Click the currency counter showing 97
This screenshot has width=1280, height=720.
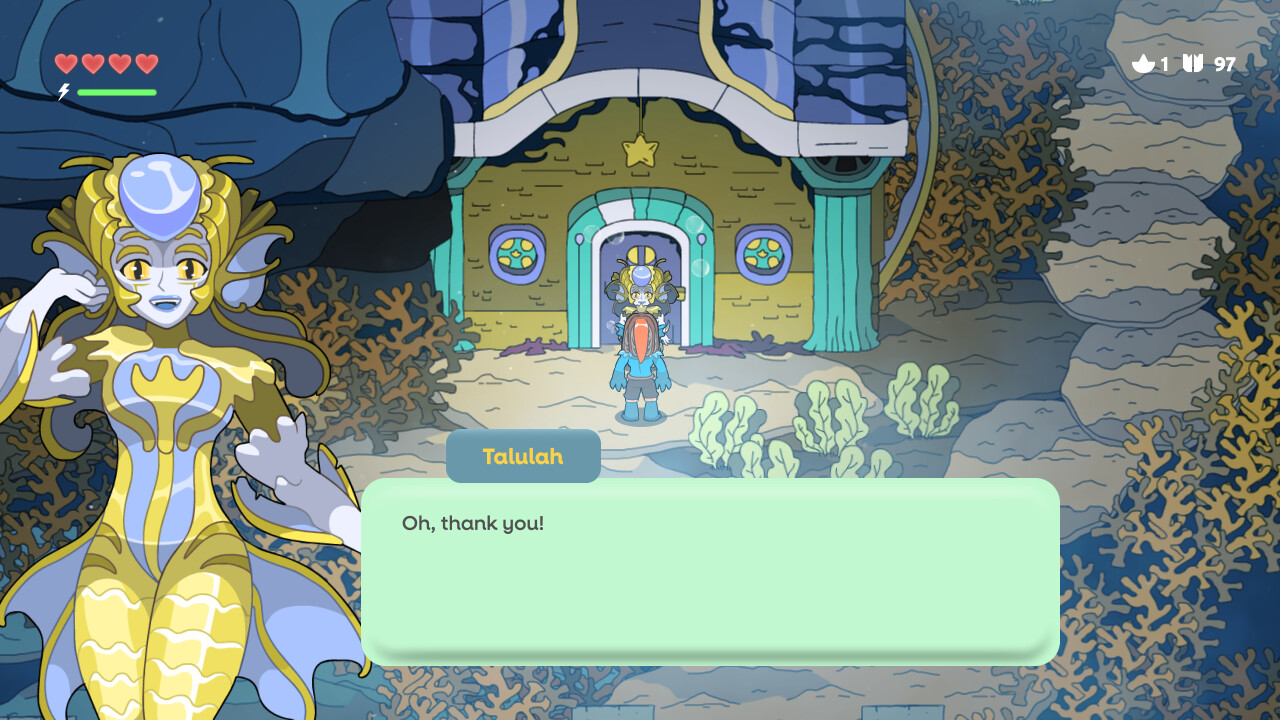tap(1223, 64)
